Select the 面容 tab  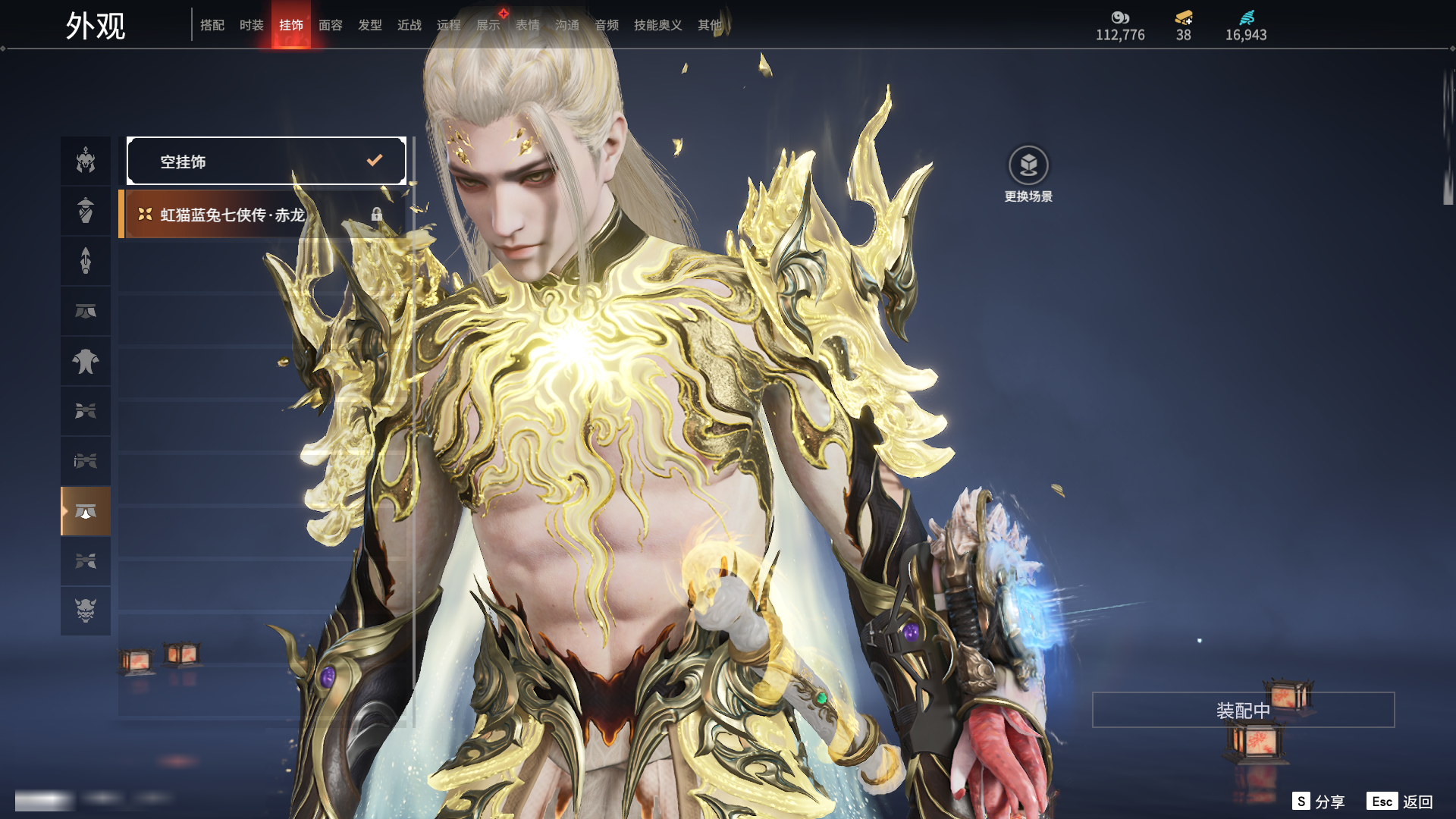click(x=331, y=25)
